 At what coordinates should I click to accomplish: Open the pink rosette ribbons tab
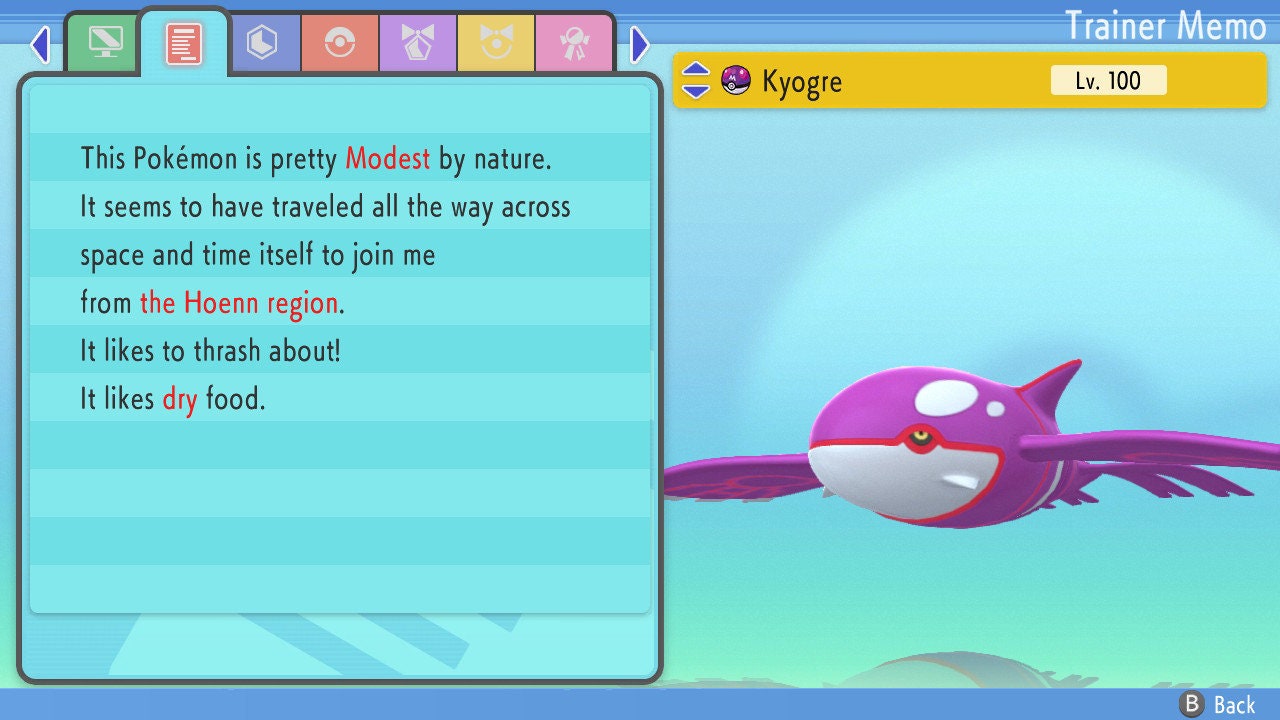click(573, 43)
